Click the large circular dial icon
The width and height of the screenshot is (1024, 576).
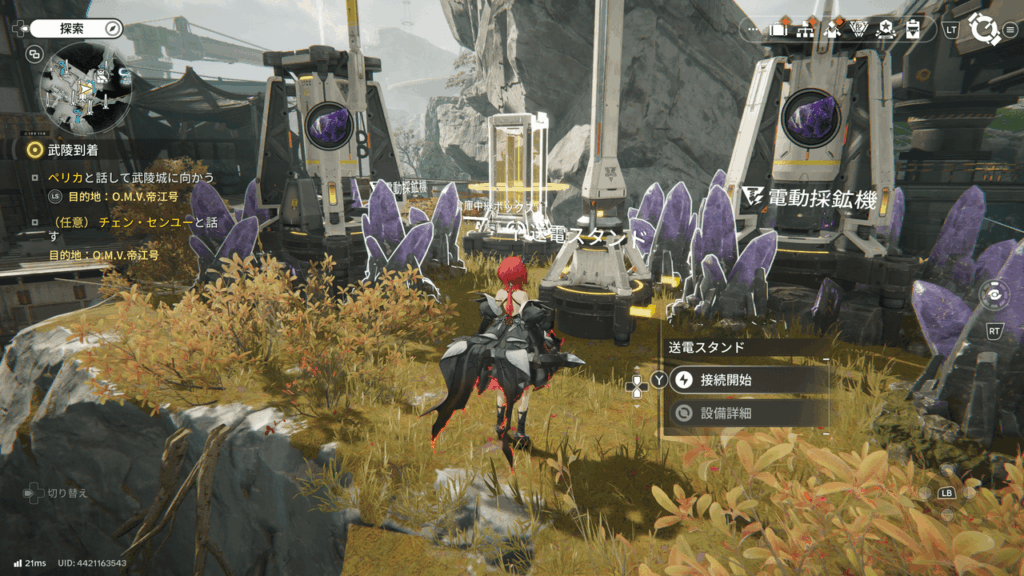click(x=984, y=30)
